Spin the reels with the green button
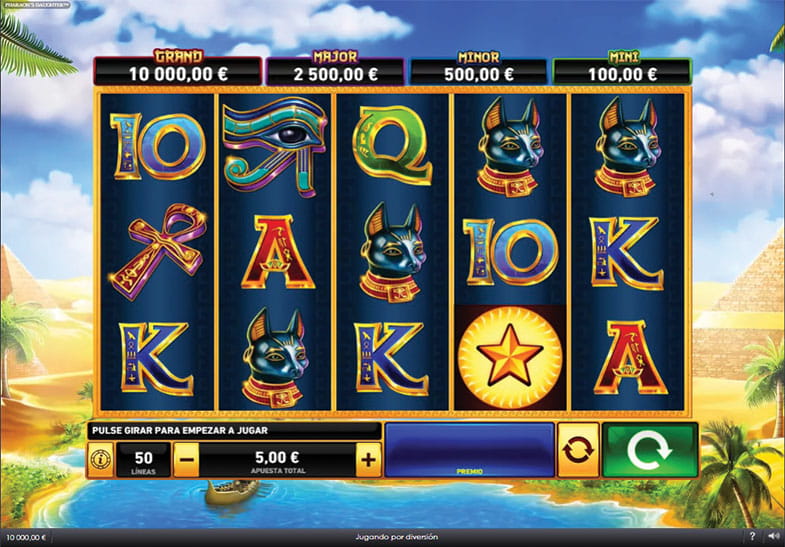The height and width of the screenshot is (547, 785). click(650, 450)
